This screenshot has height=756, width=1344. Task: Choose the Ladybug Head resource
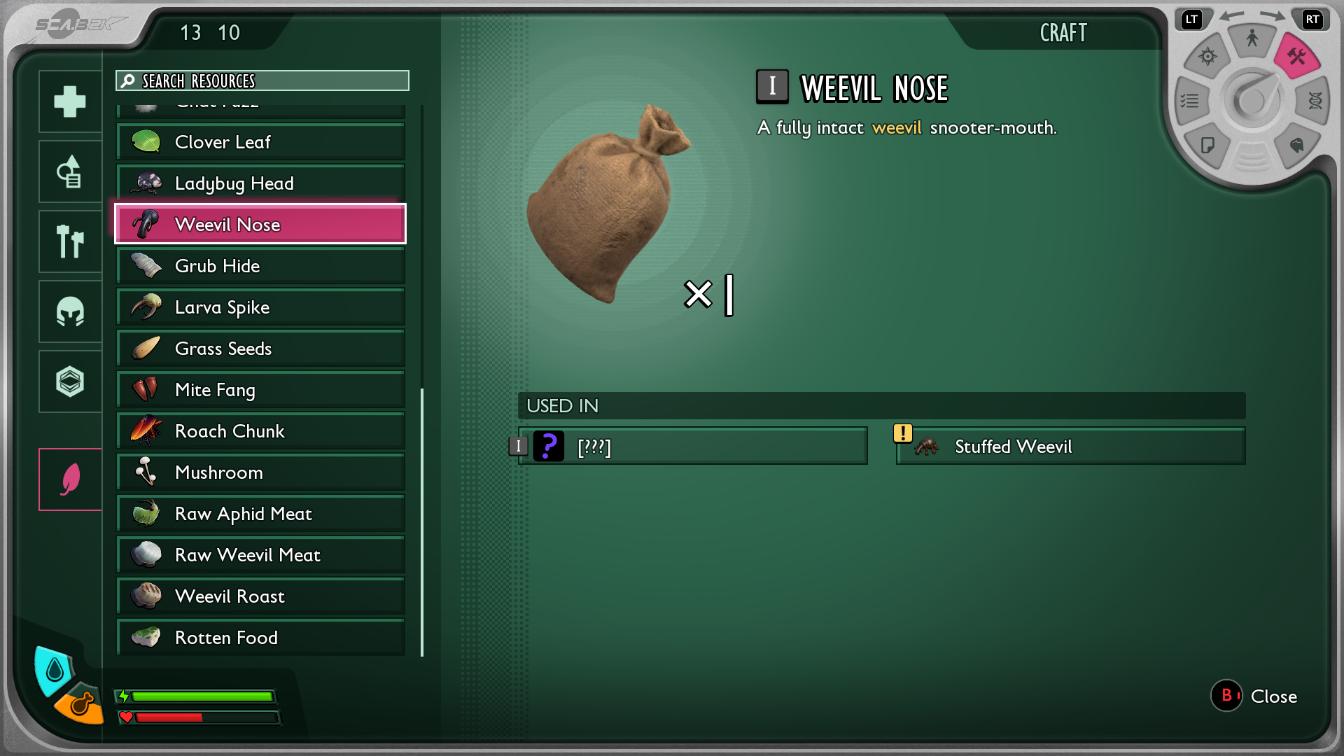tap(261, 183)
